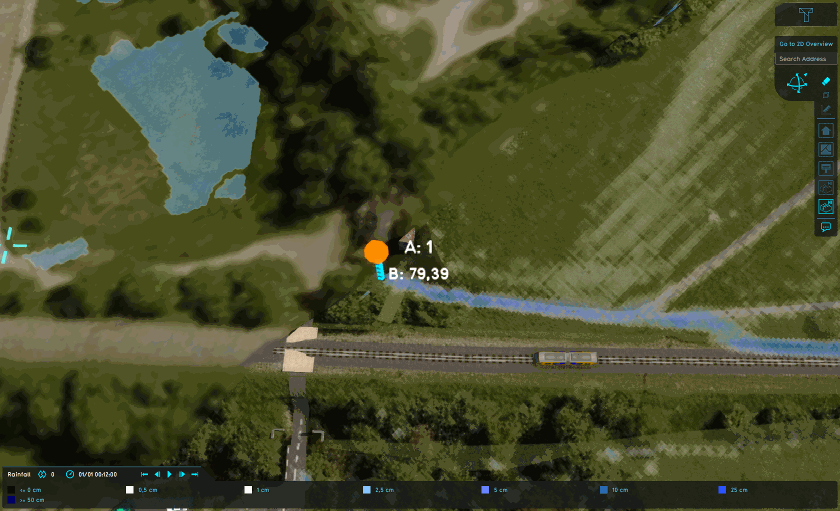
Task: Step one frame forward in timeline
Action: coord(181,474)
